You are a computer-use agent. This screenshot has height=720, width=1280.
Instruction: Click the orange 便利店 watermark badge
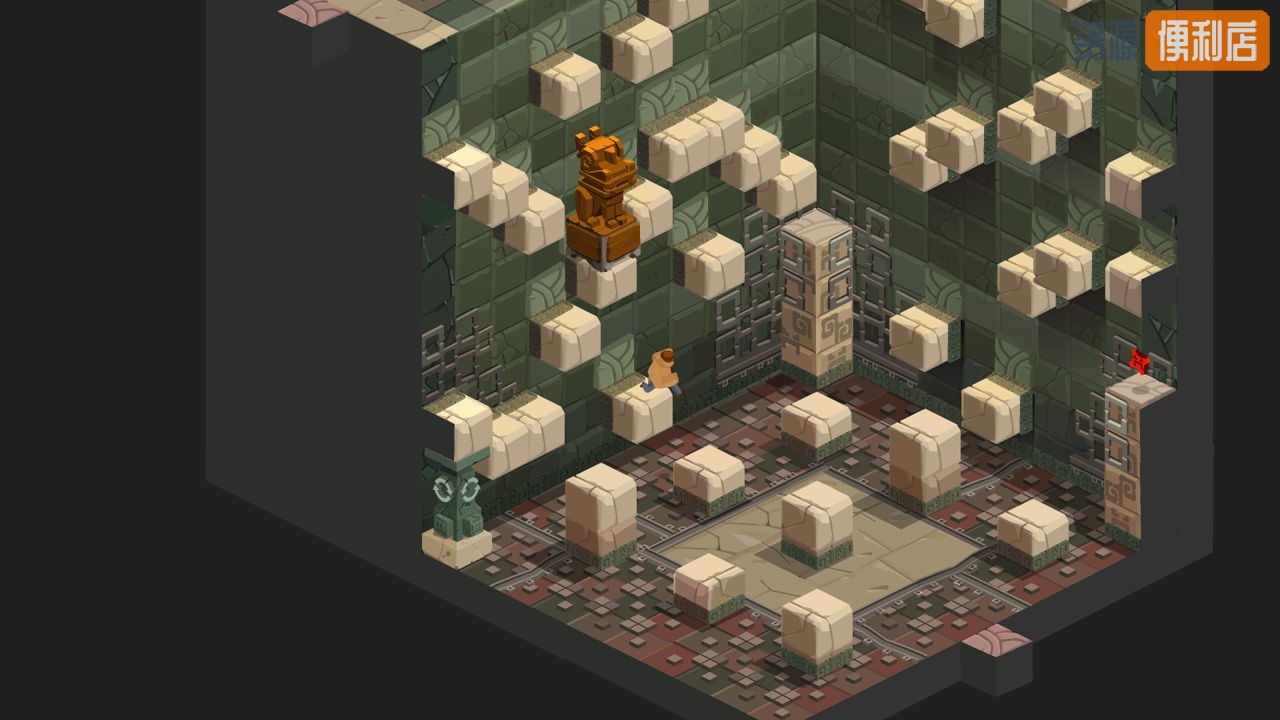click(1206, 40)
